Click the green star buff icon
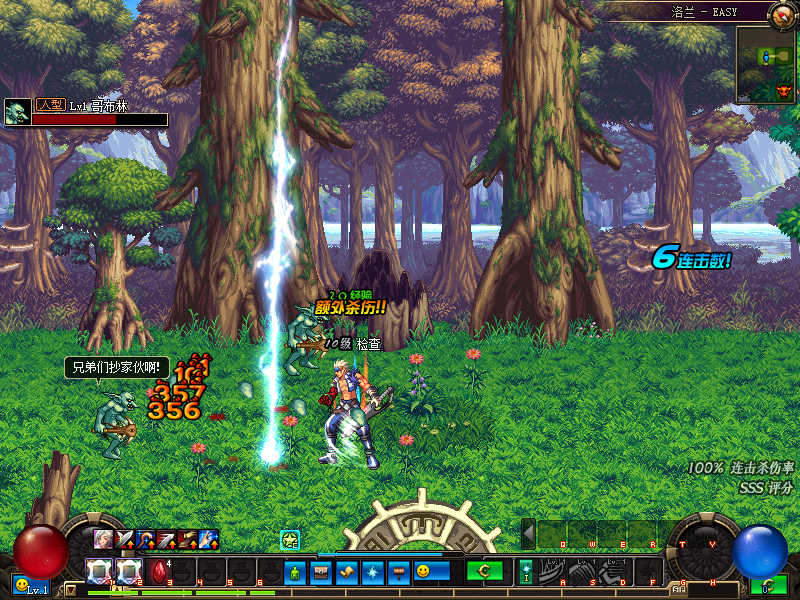 (x=290, y=540)
